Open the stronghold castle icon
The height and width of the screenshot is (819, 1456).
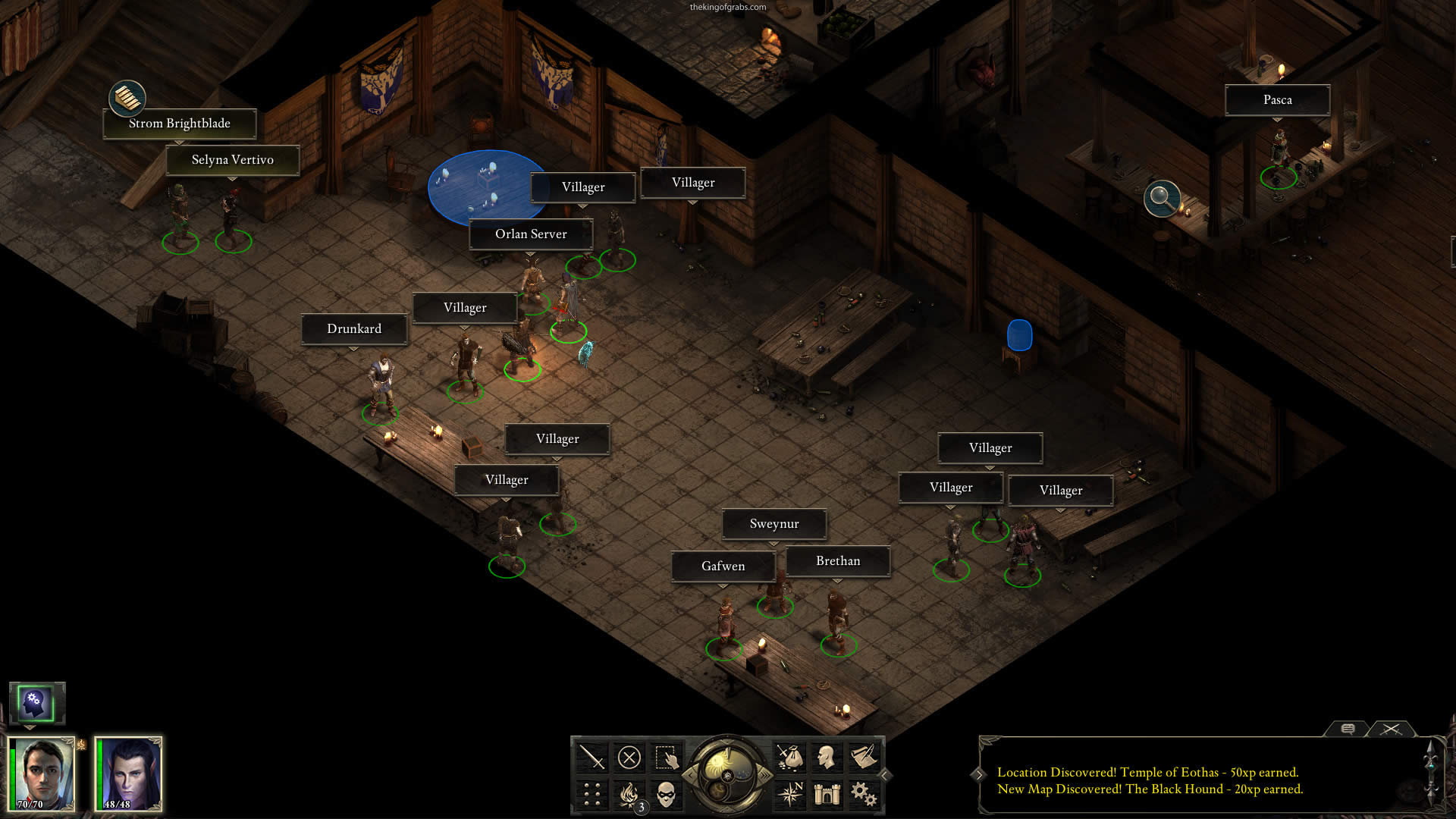[x=827, y=794]
